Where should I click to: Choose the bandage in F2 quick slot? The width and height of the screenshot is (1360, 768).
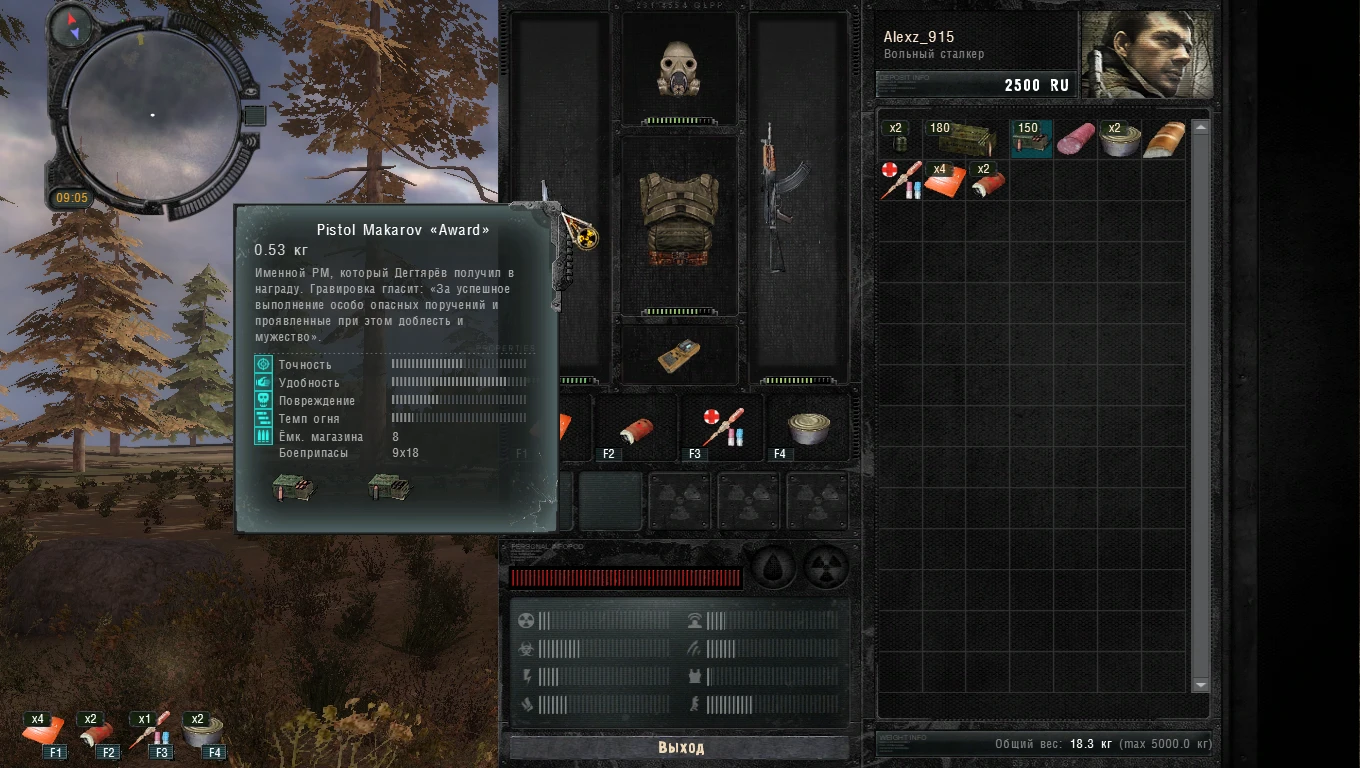[x=636, y=430]
